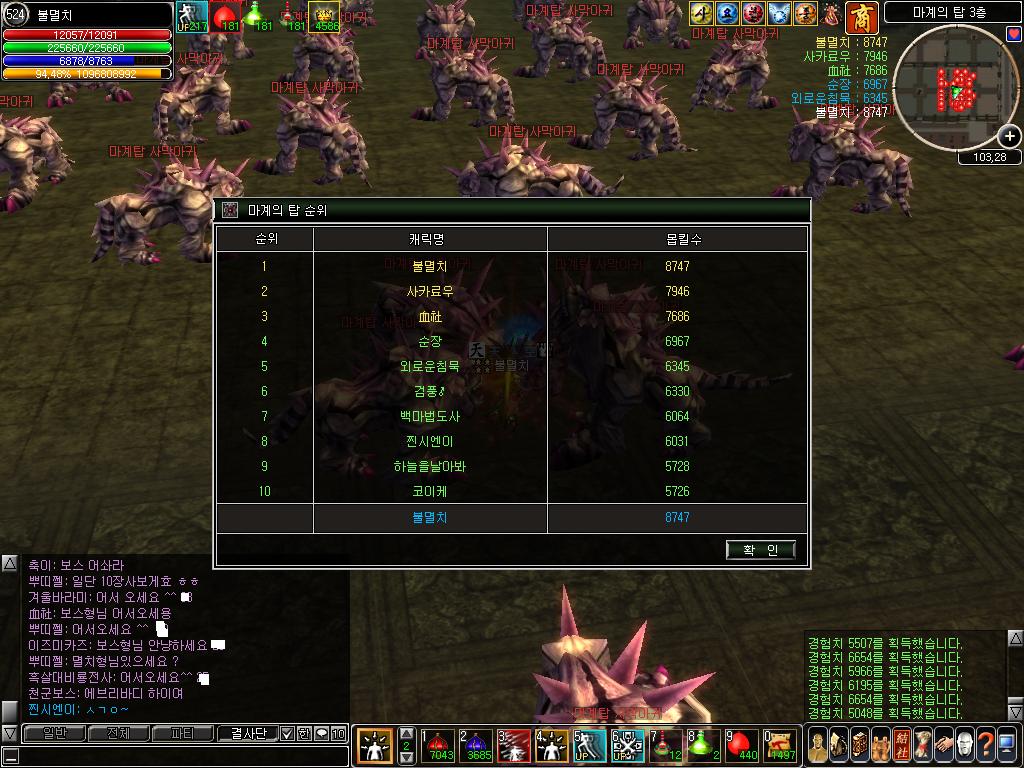Use the red potion in hotbar slot 1

coord(438,744)
